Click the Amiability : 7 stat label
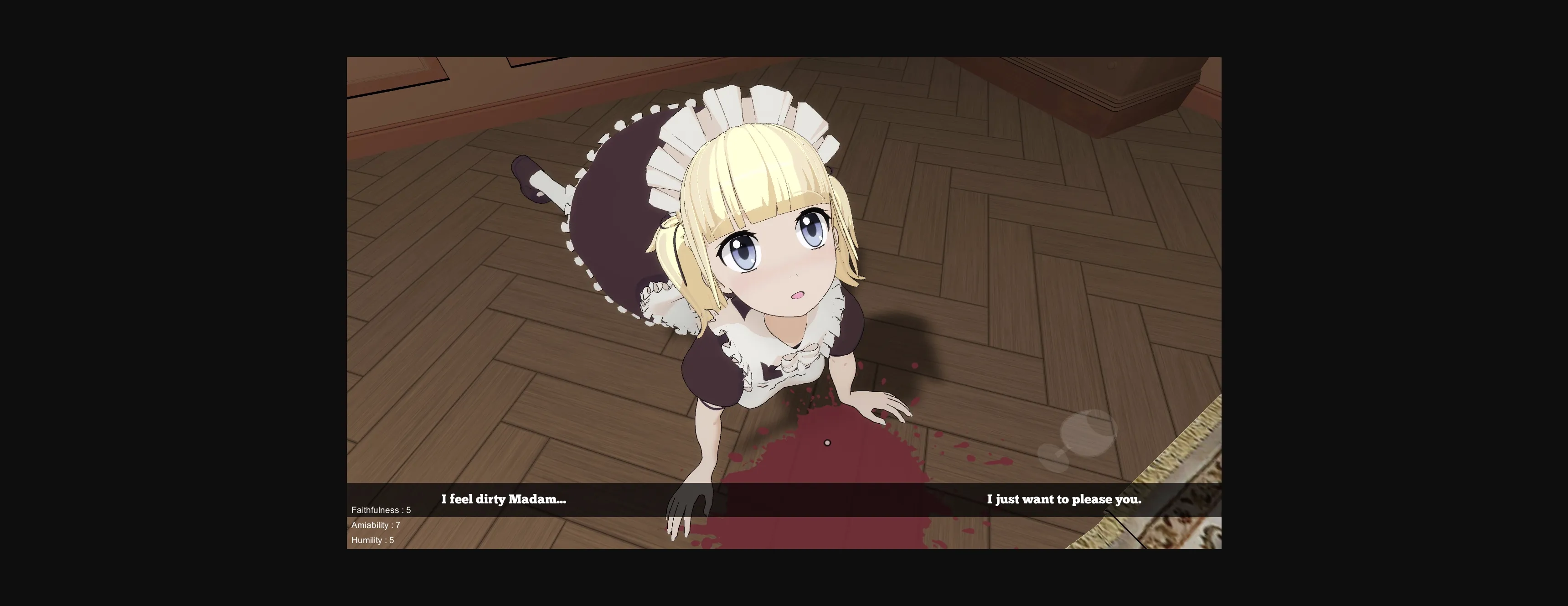Viewport: 1568px width, 606px height. pos(376,524)
